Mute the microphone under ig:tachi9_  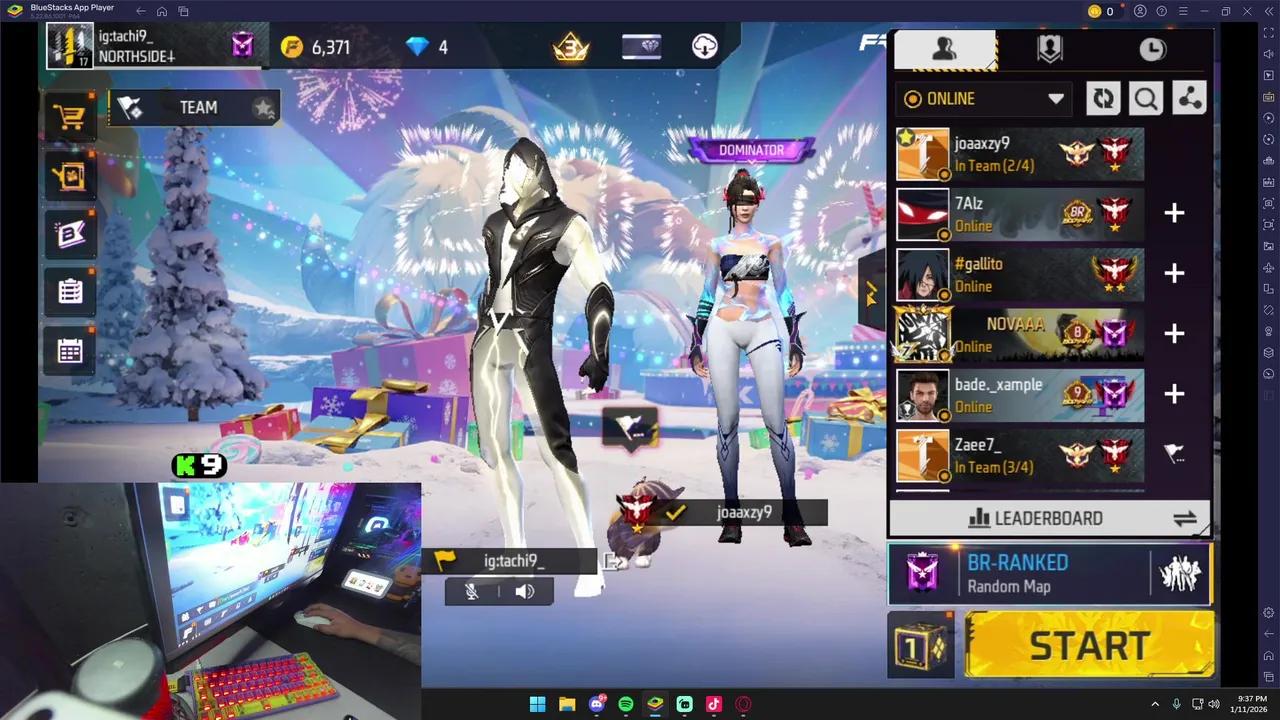tap(471, 591)
